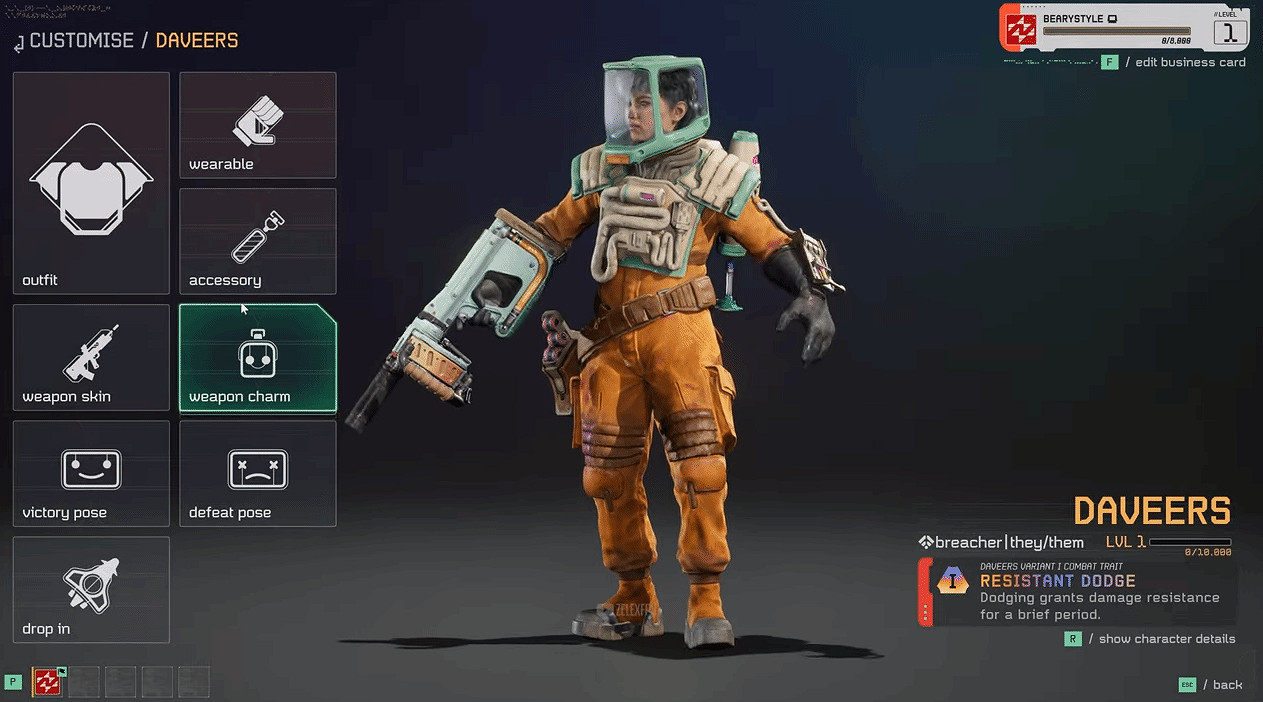The width and height of the screenshot is (1263, 702).
Task: Click the back button label
Action: [x=1227, y=685]
